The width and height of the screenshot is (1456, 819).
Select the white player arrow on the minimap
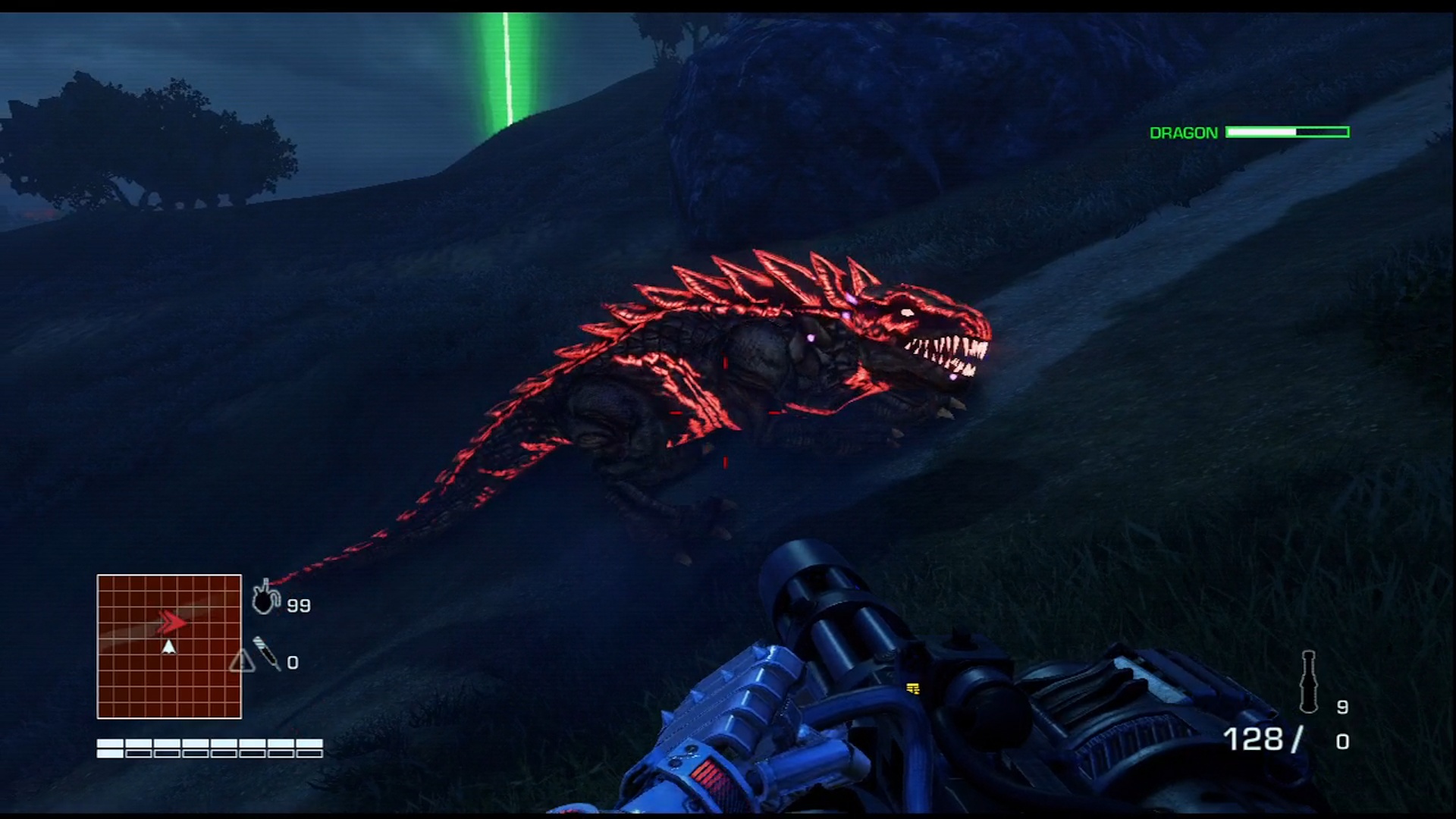[x=168, y=646]
